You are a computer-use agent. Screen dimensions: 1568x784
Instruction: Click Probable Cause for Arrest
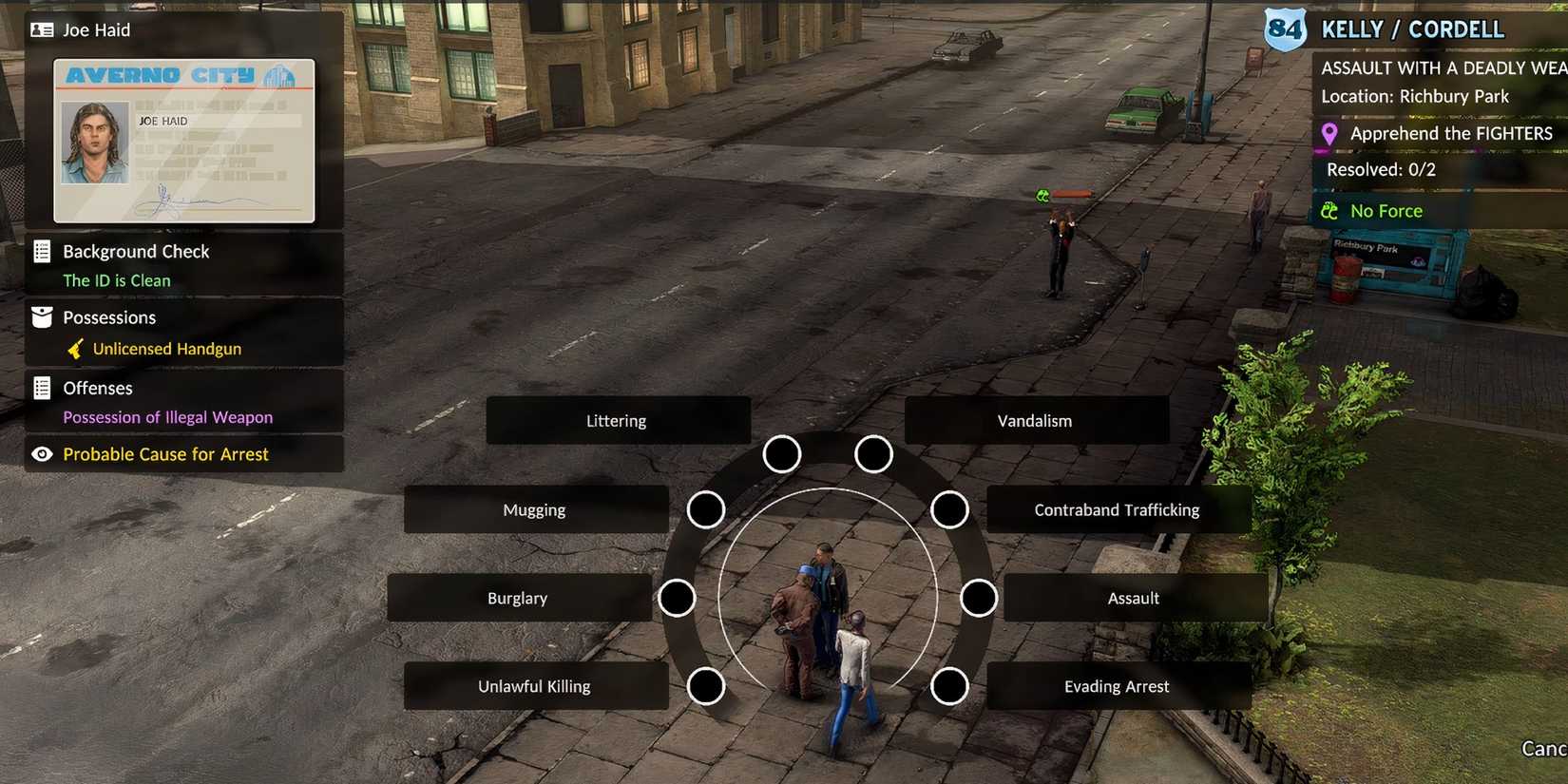(165, 454)
